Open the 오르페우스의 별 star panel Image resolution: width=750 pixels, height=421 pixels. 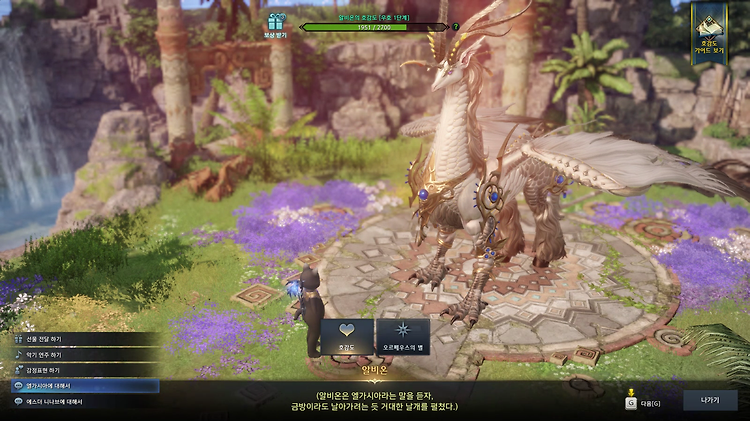pos(403,337)
